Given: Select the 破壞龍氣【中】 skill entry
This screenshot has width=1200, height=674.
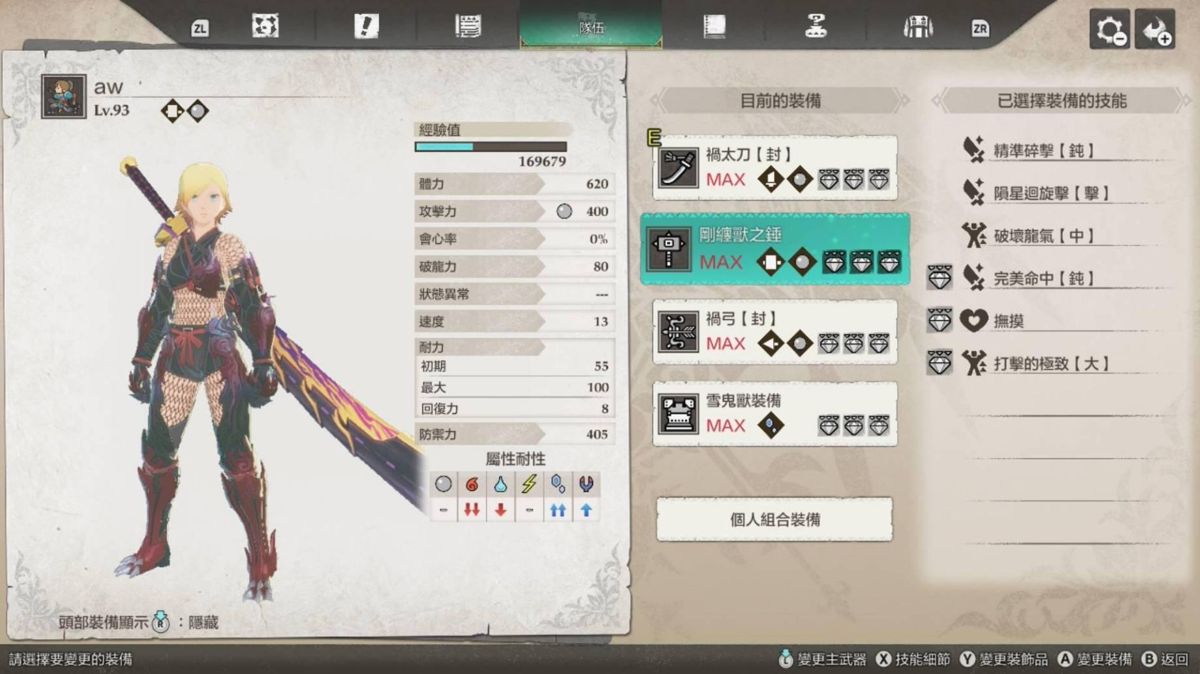Looking at the screenshot, I should 1044,236.
